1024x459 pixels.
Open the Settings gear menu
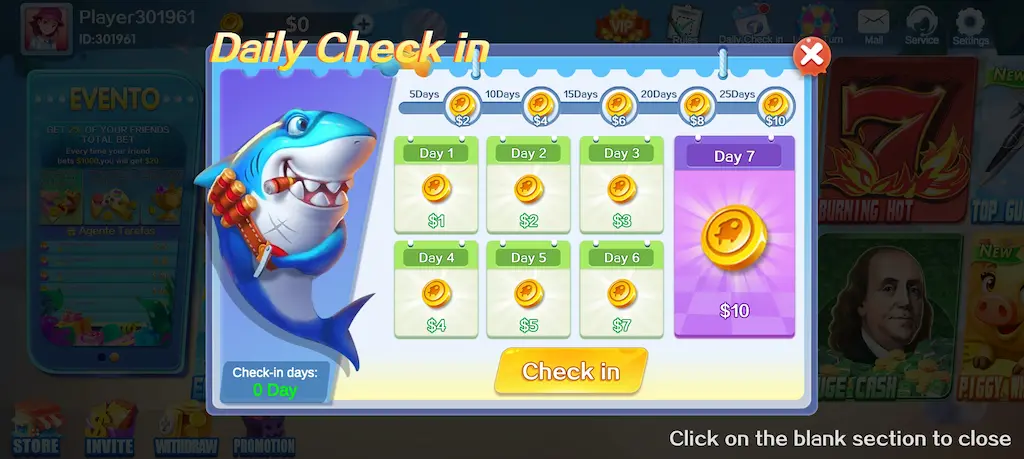point(969,26)
